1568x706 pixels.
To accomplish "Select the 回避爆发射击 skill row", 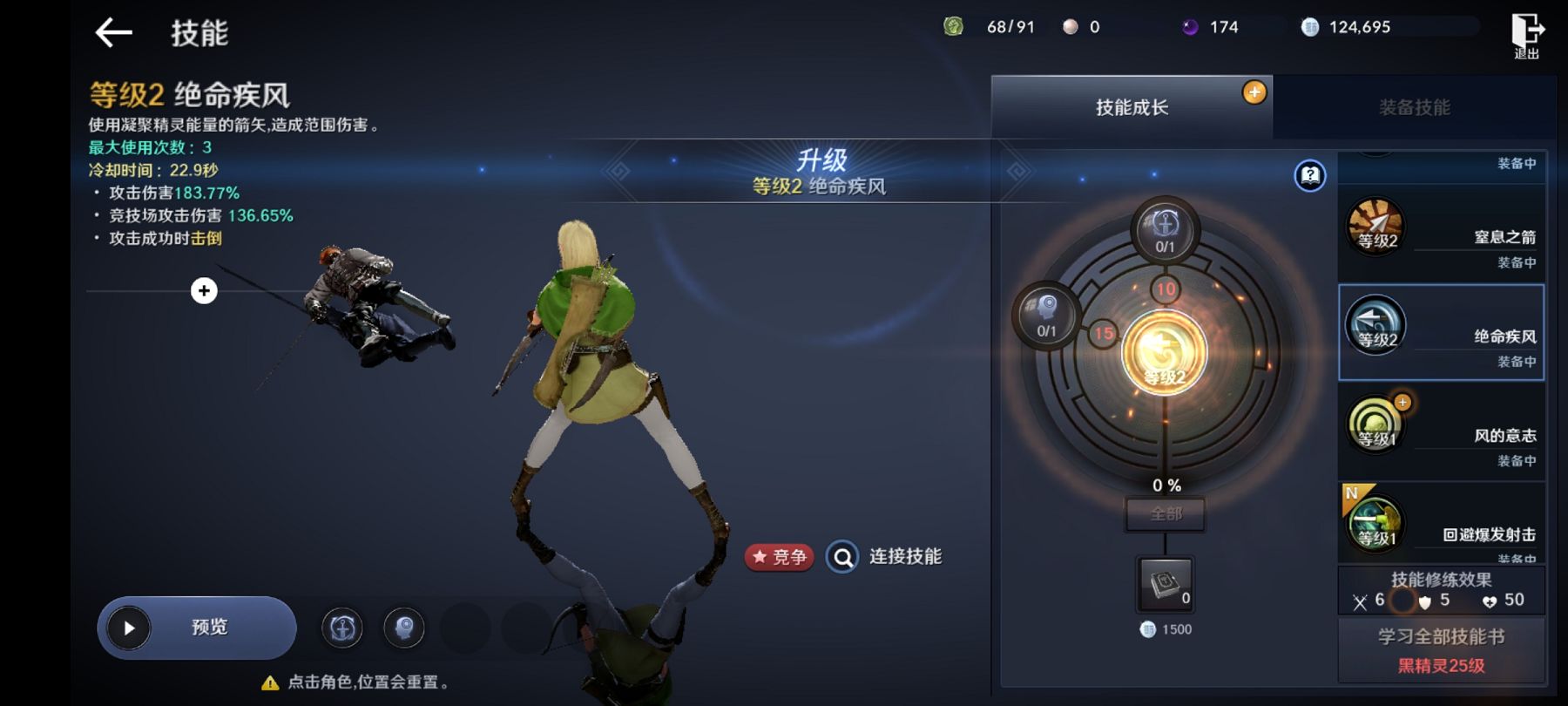I will pyautogui.click(x=1441, y=523).
